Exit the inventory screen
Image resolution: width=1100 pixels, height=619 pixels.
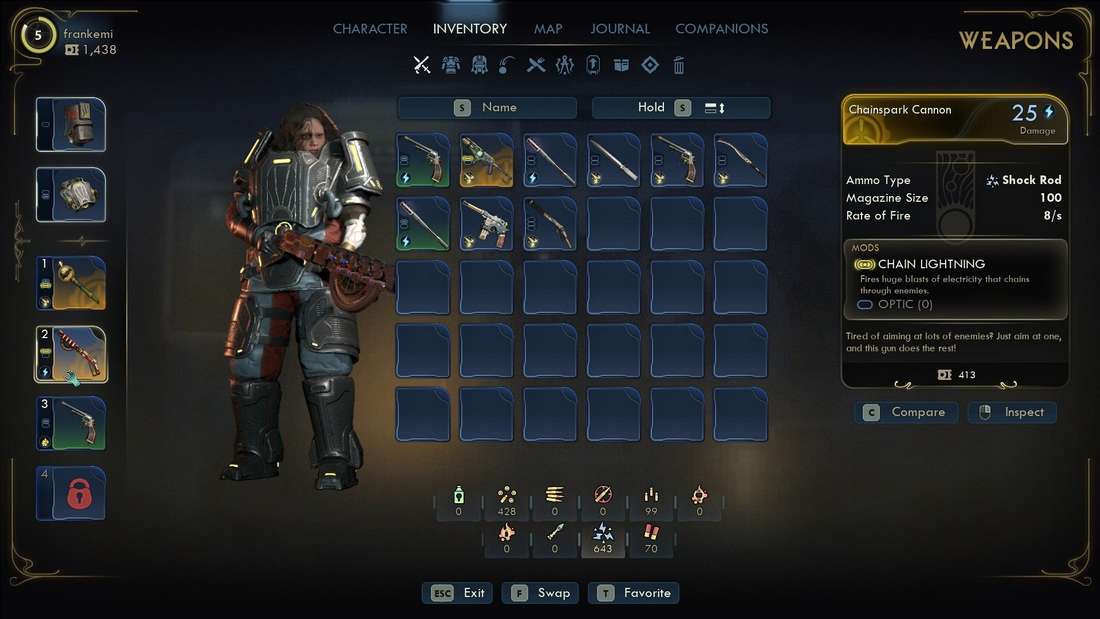(x=459, y=593)
